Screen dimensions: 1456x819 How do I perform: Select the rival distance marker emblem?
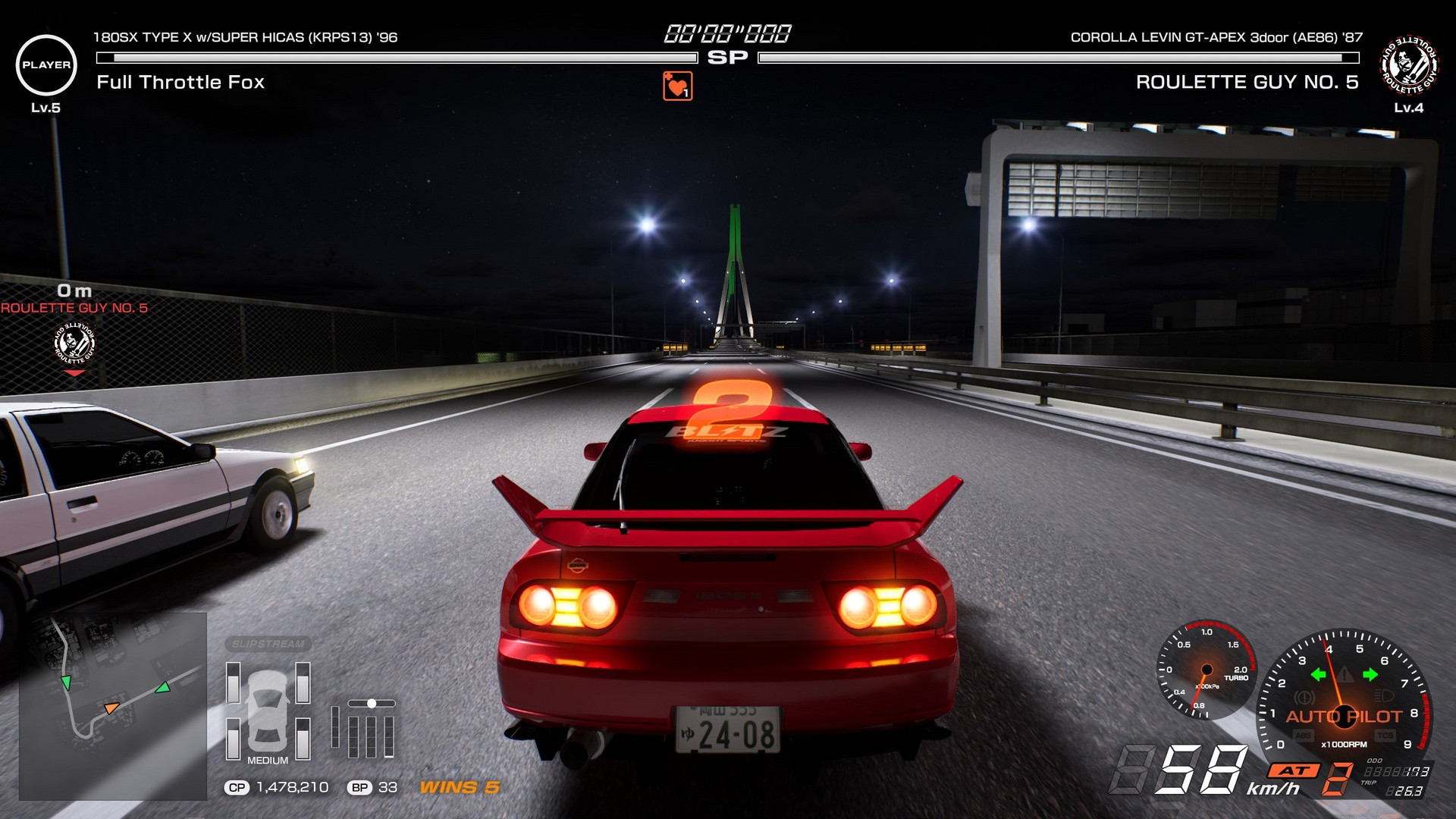pyautogui.click(x=74, y=345)
